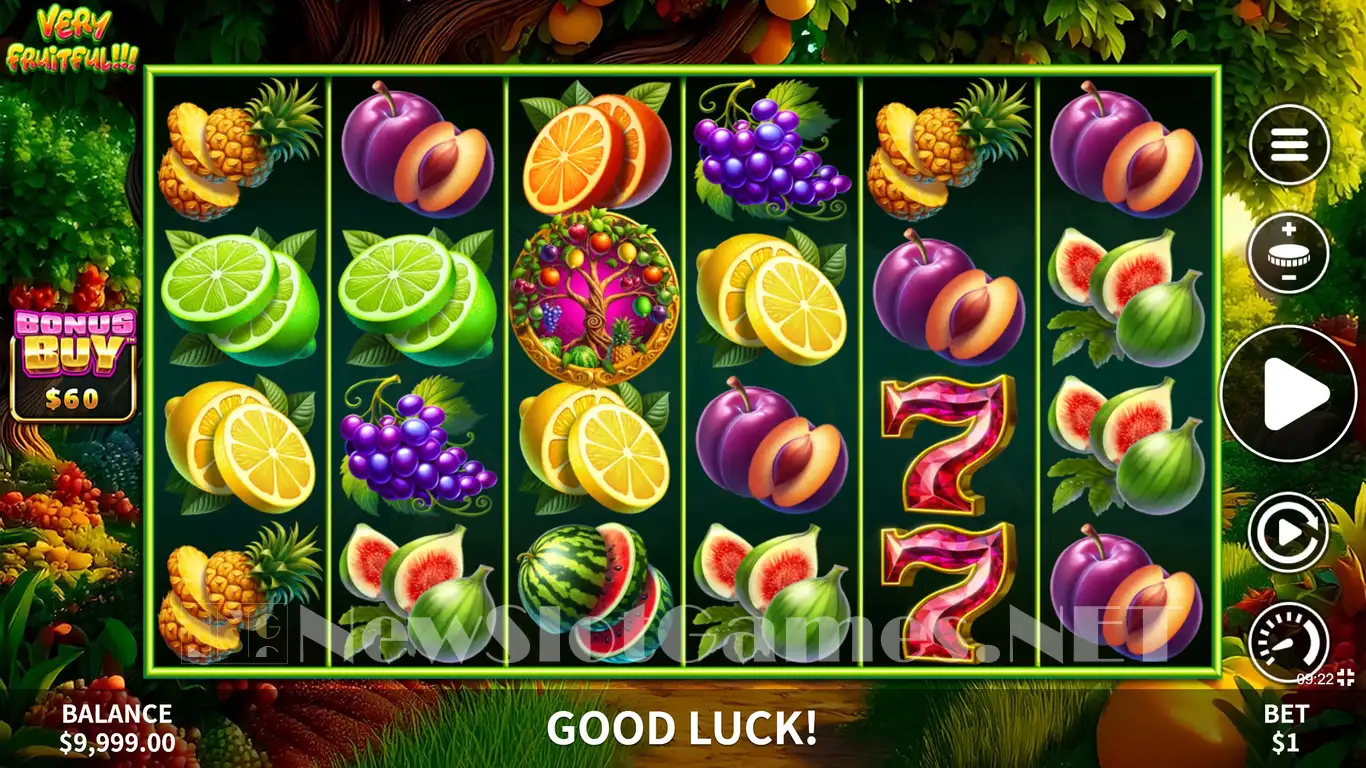Activate the autoplay spin button

click(1288, 533)
